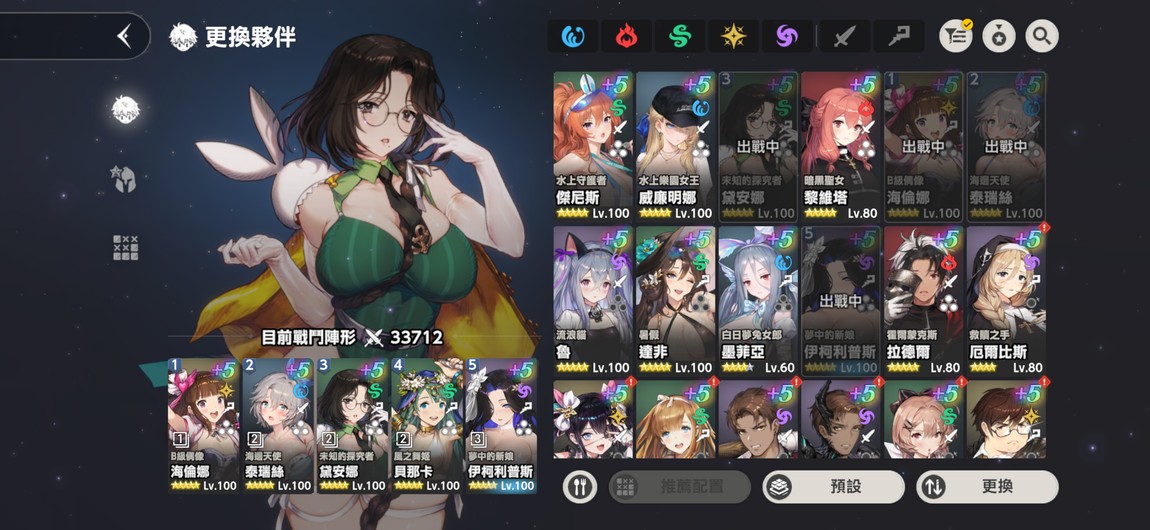Filter partners by yellow light element
This screenshot has height=530, width=1150.
(x=734, y=37)
